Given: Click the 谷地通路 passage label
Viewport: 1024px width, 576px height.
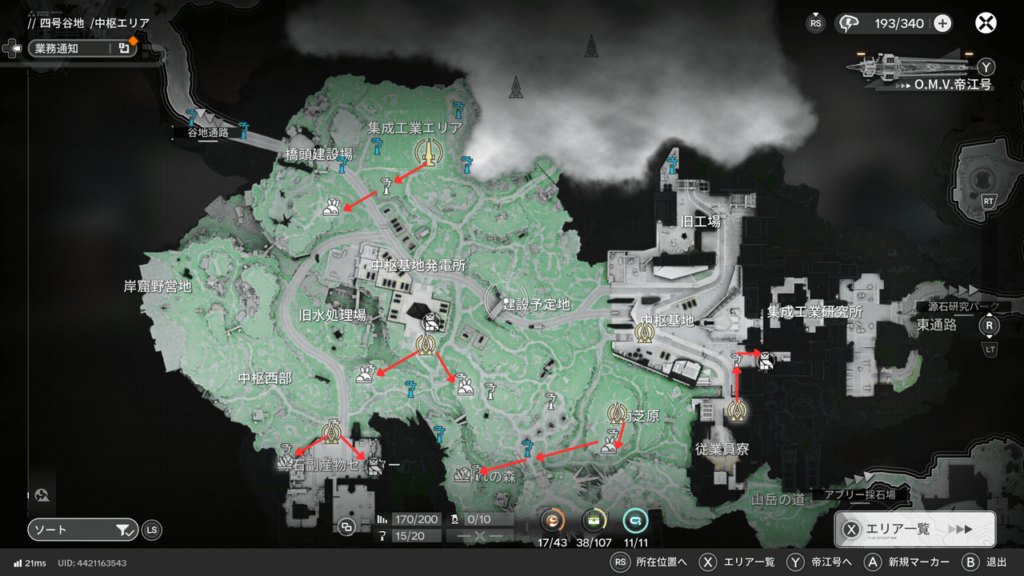Looking at the screenshot, I should point(208,131).
